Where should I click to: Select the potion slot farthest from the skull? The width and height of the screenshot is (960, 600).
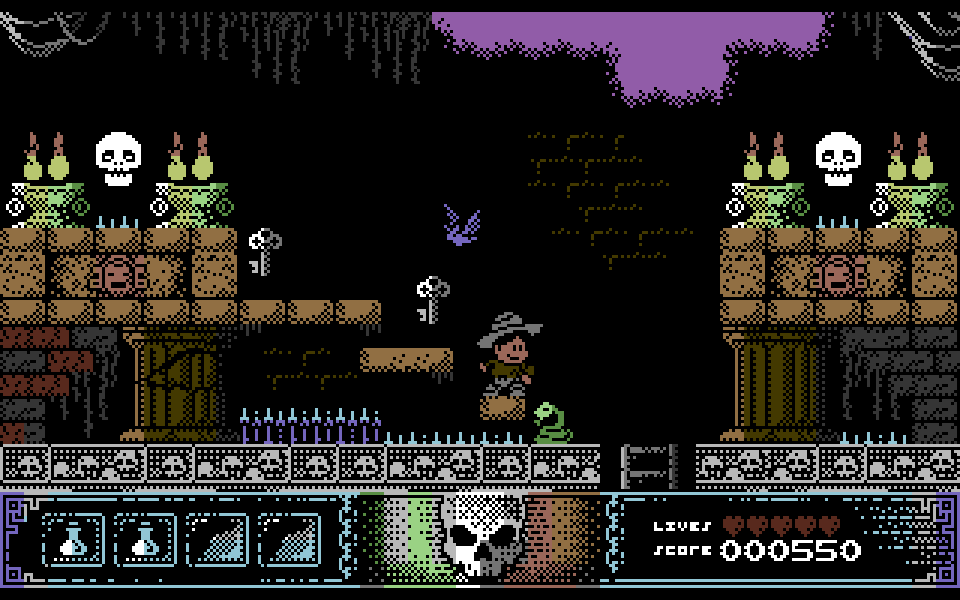pos(73,540)
